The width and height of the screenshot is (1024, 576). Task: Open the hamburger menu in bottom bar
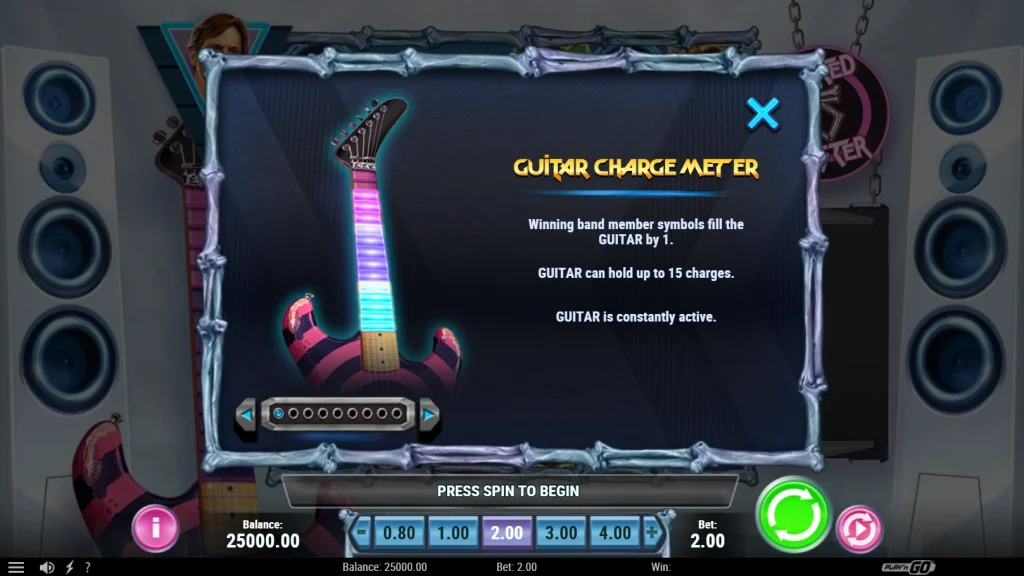[16, 567]
